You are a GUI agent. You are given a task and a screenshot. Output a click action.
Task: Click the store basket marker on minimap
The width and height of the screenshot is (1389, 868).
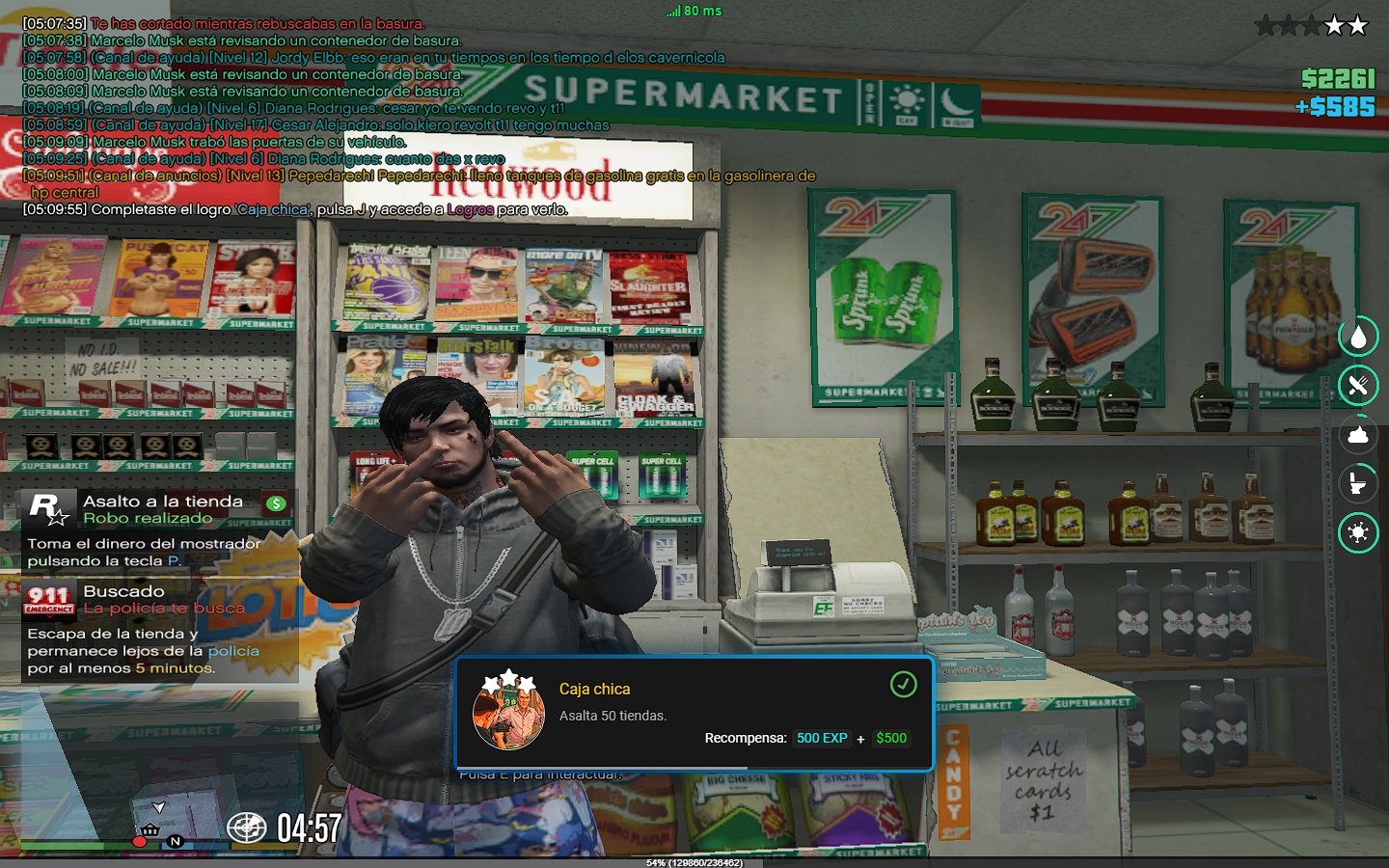[x=150, y=829]
